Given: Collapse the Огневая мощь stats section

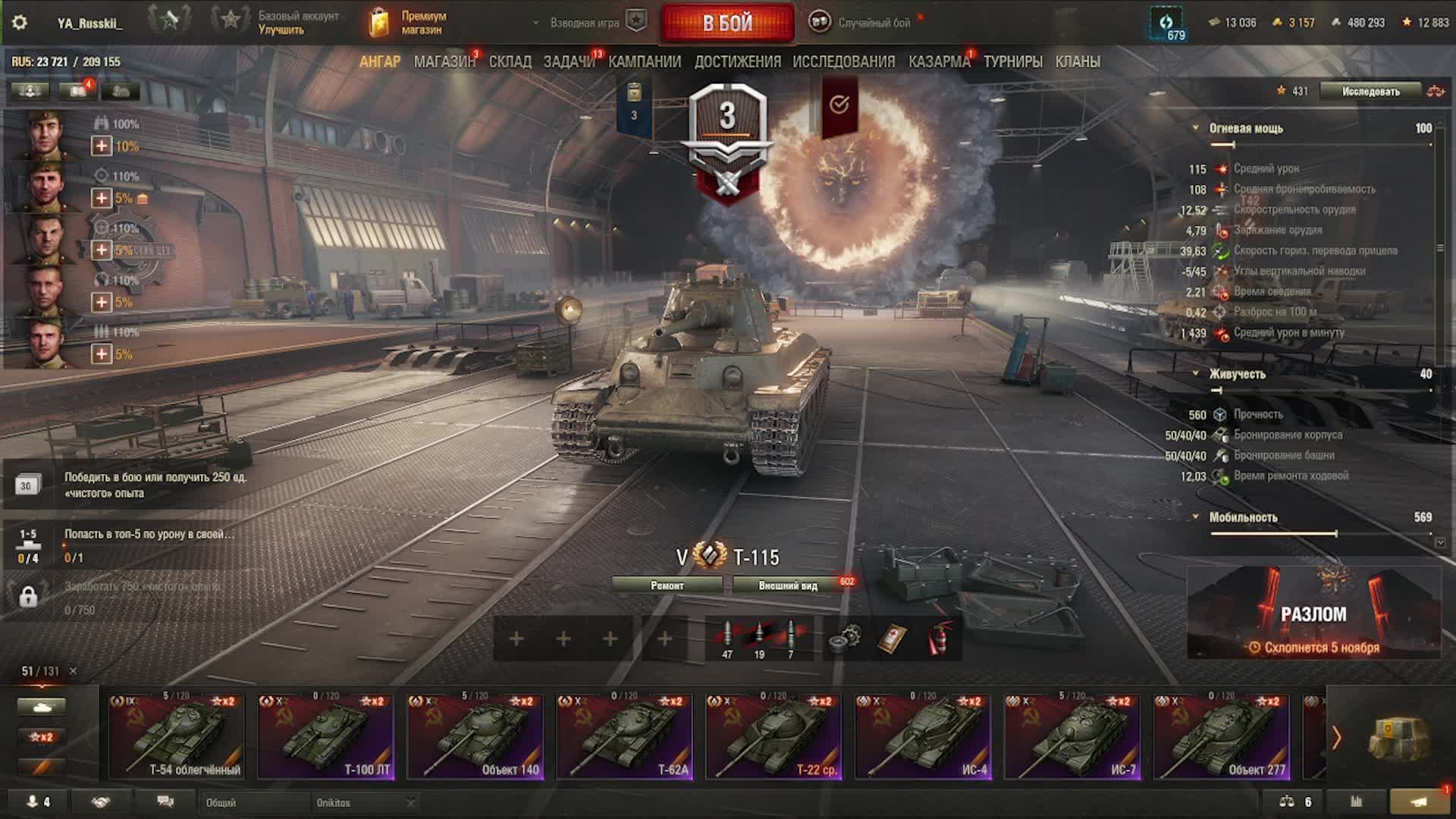Looking at the screenshot, I should click(1196, 128).
